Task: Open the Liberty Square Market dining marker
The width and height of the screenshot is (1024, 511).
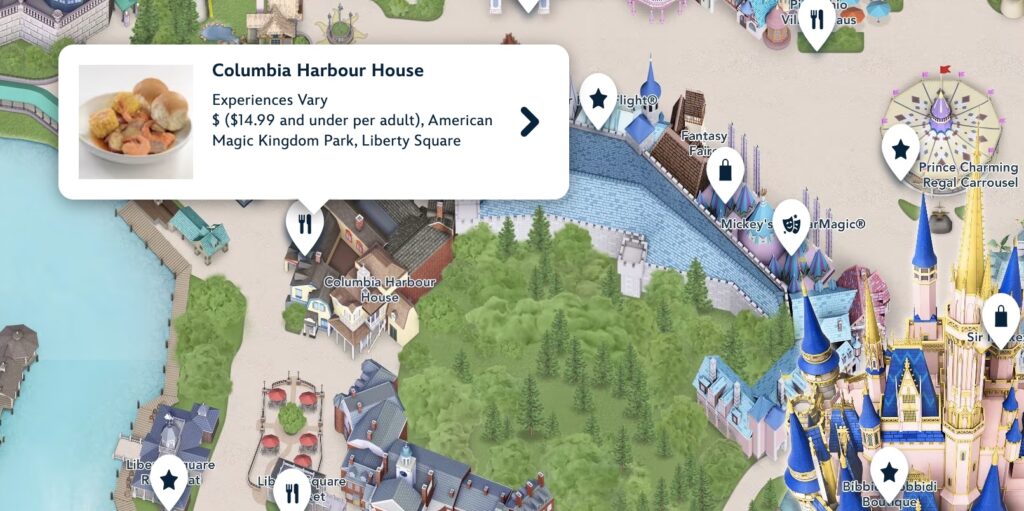Action: click(292, 490)
